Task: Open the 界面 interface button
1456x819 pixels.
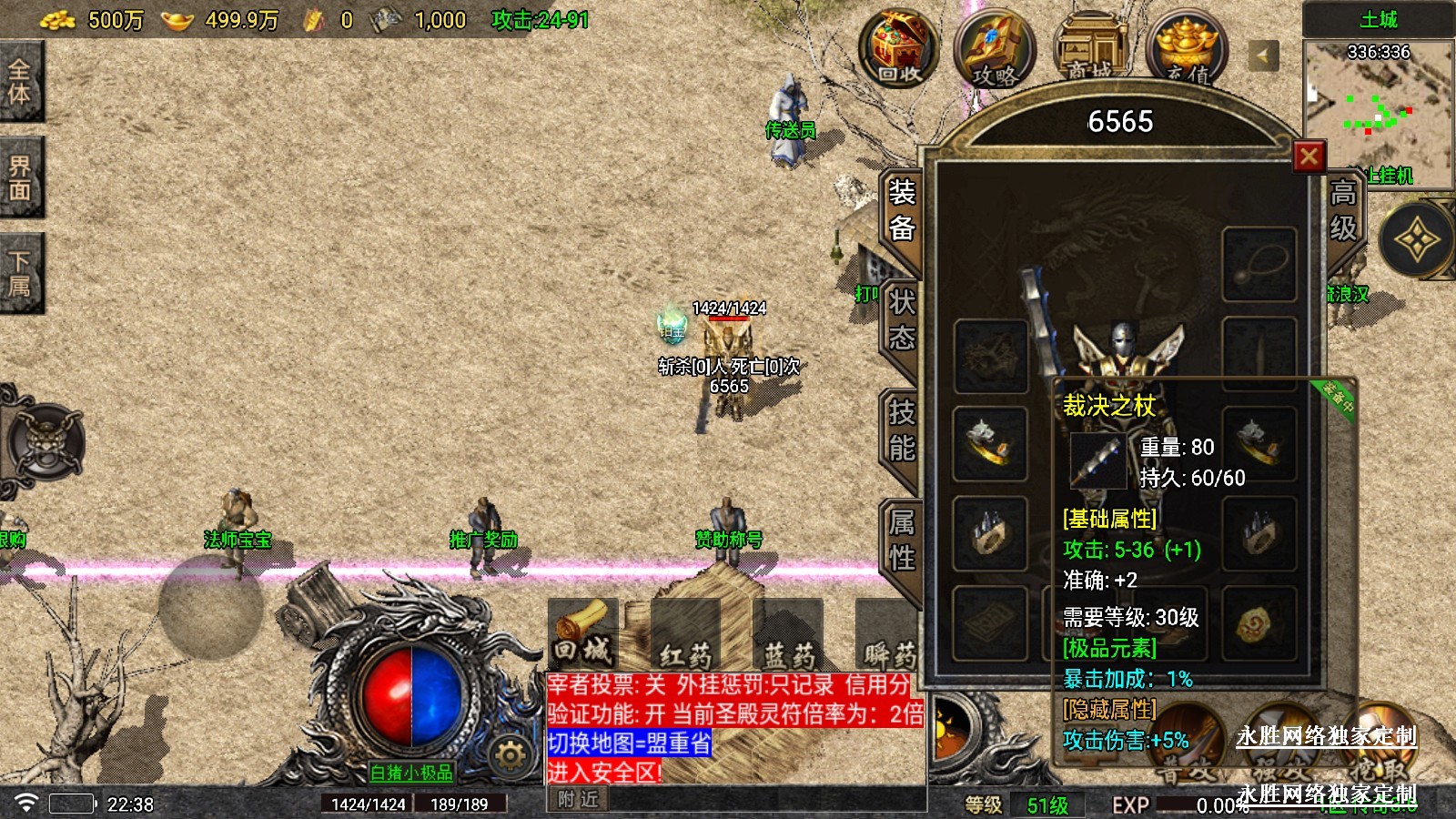Action: pos(20,178)
